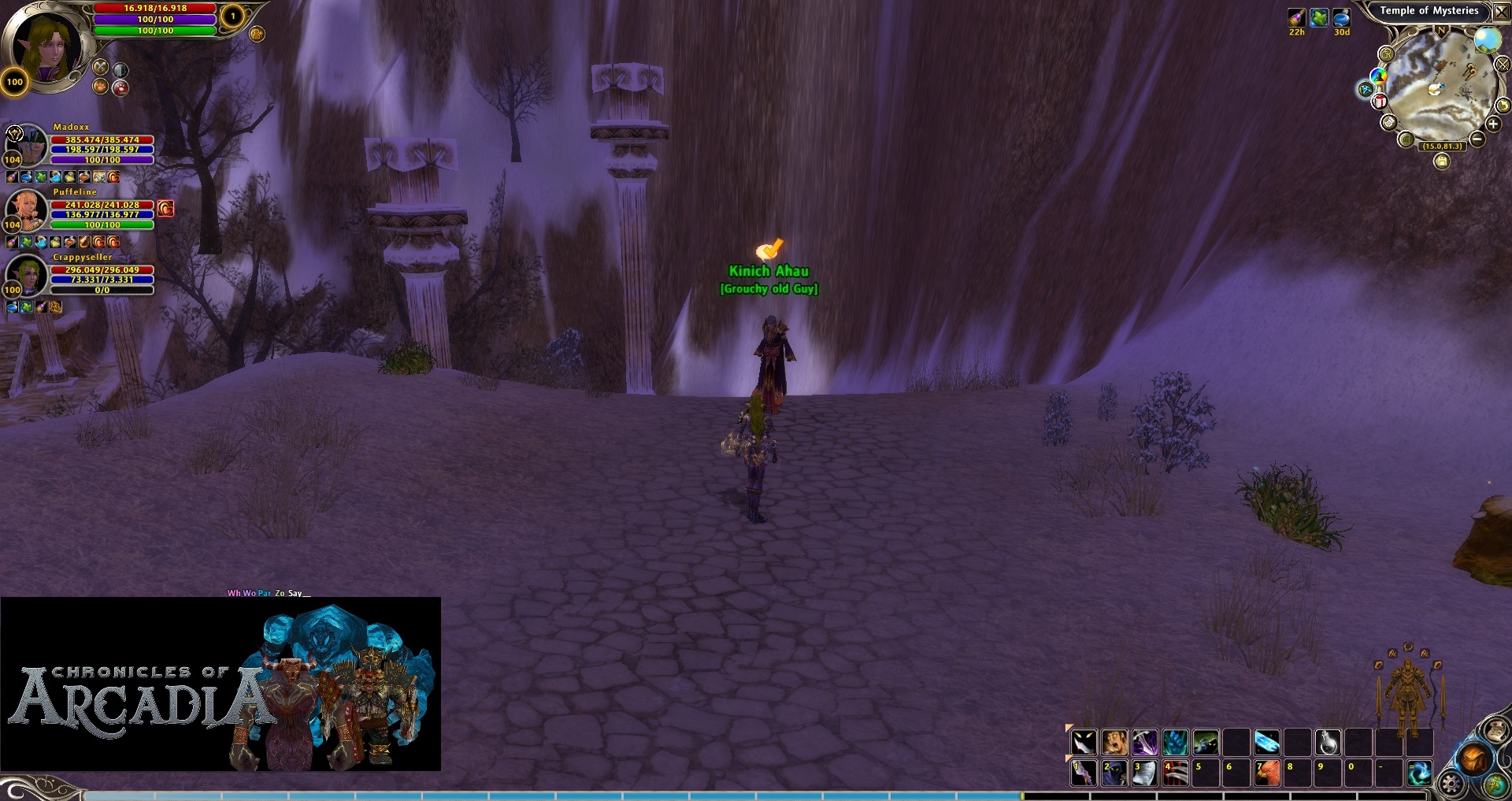Zoom out the minimap with the minus button
The height and width of the screenshot is (801, 1512).
(x=1477, y=139)
